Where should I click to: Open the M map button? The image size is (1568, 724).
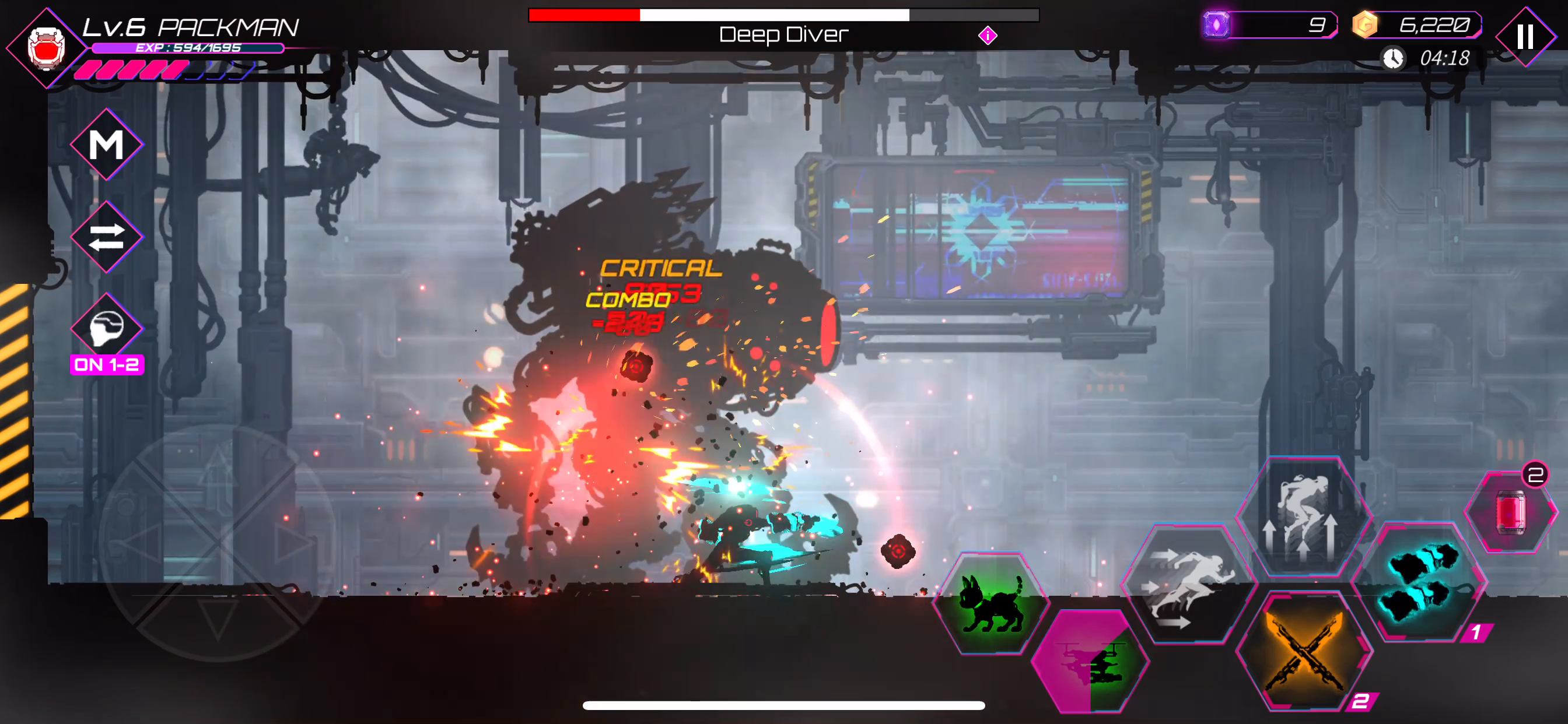coord(107,145)
